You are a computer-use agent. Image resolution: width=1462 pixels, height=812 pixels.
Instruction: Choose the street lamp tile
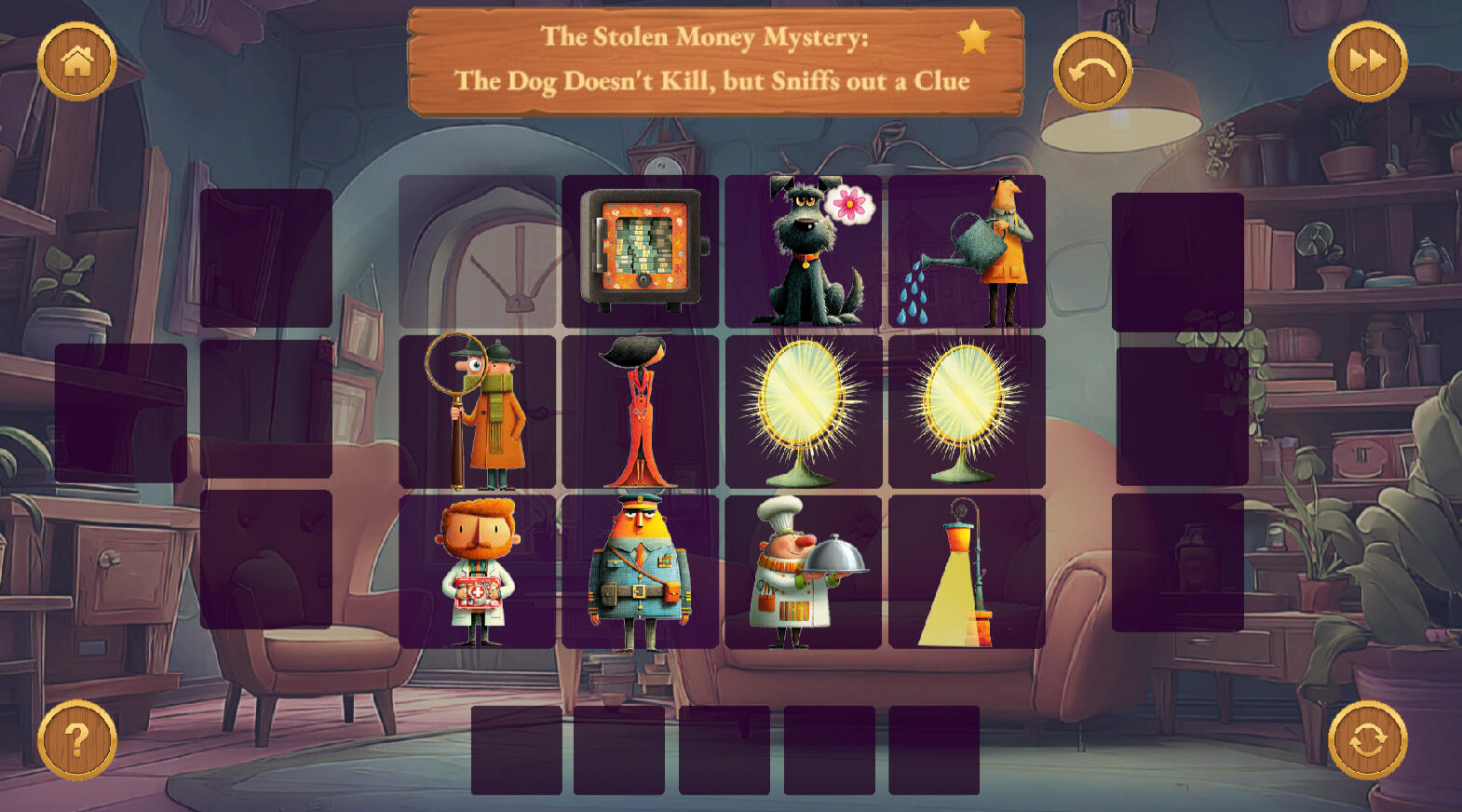[967, 571]
